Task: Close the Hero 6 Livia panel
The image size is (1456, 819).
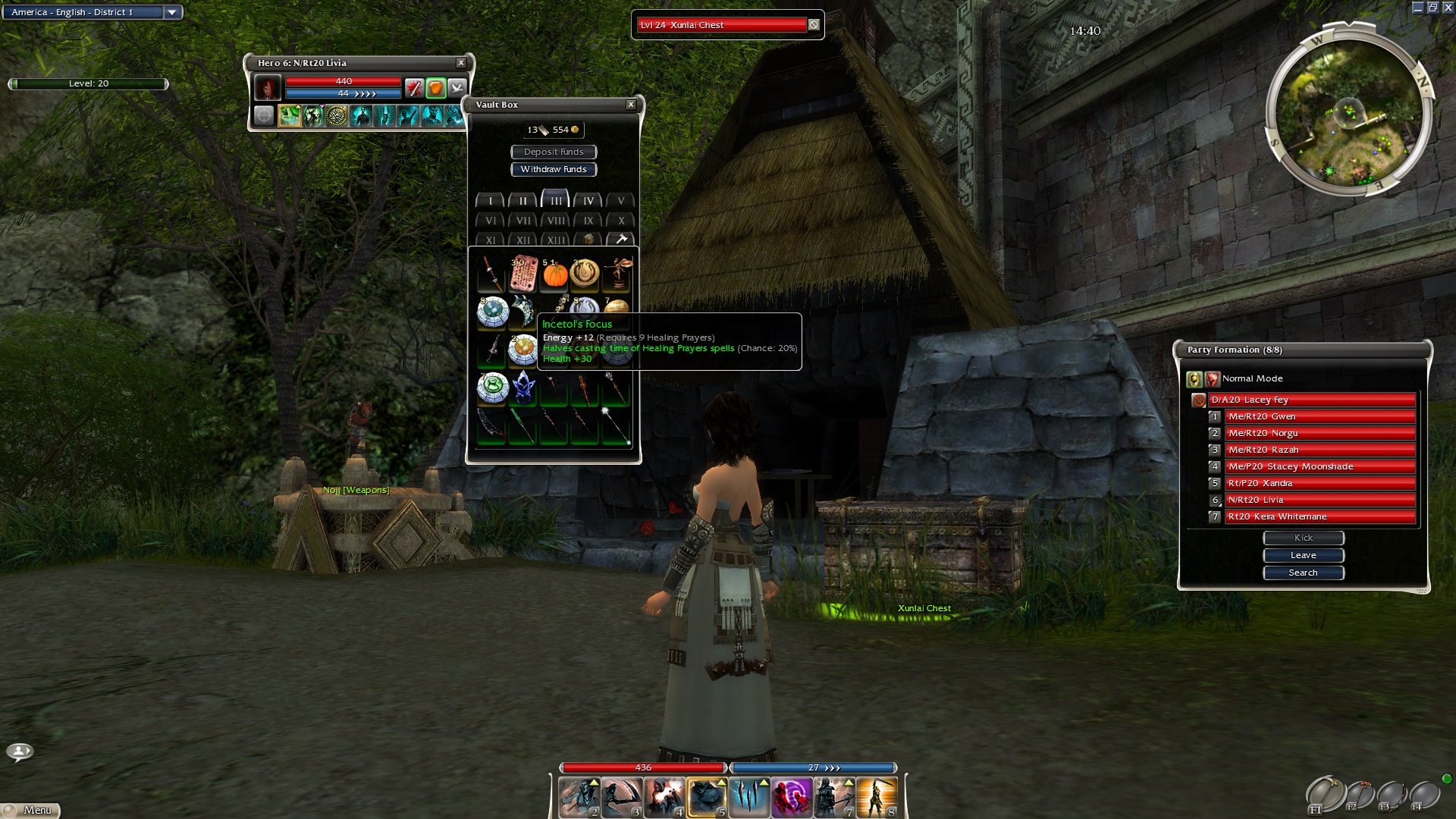Action: click(461, 63)
